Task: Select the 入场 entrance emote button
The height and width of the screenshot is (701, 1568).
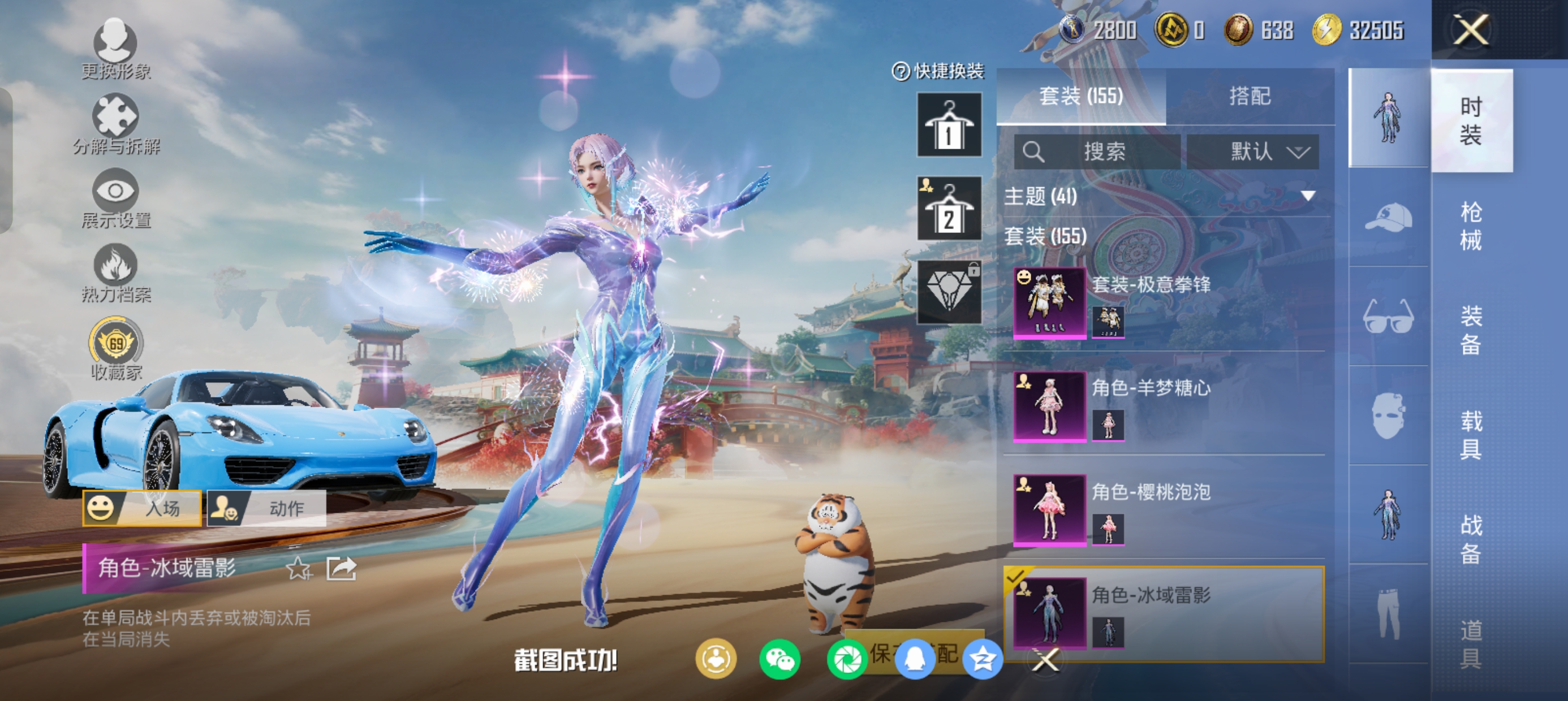Action: point(143,508)
